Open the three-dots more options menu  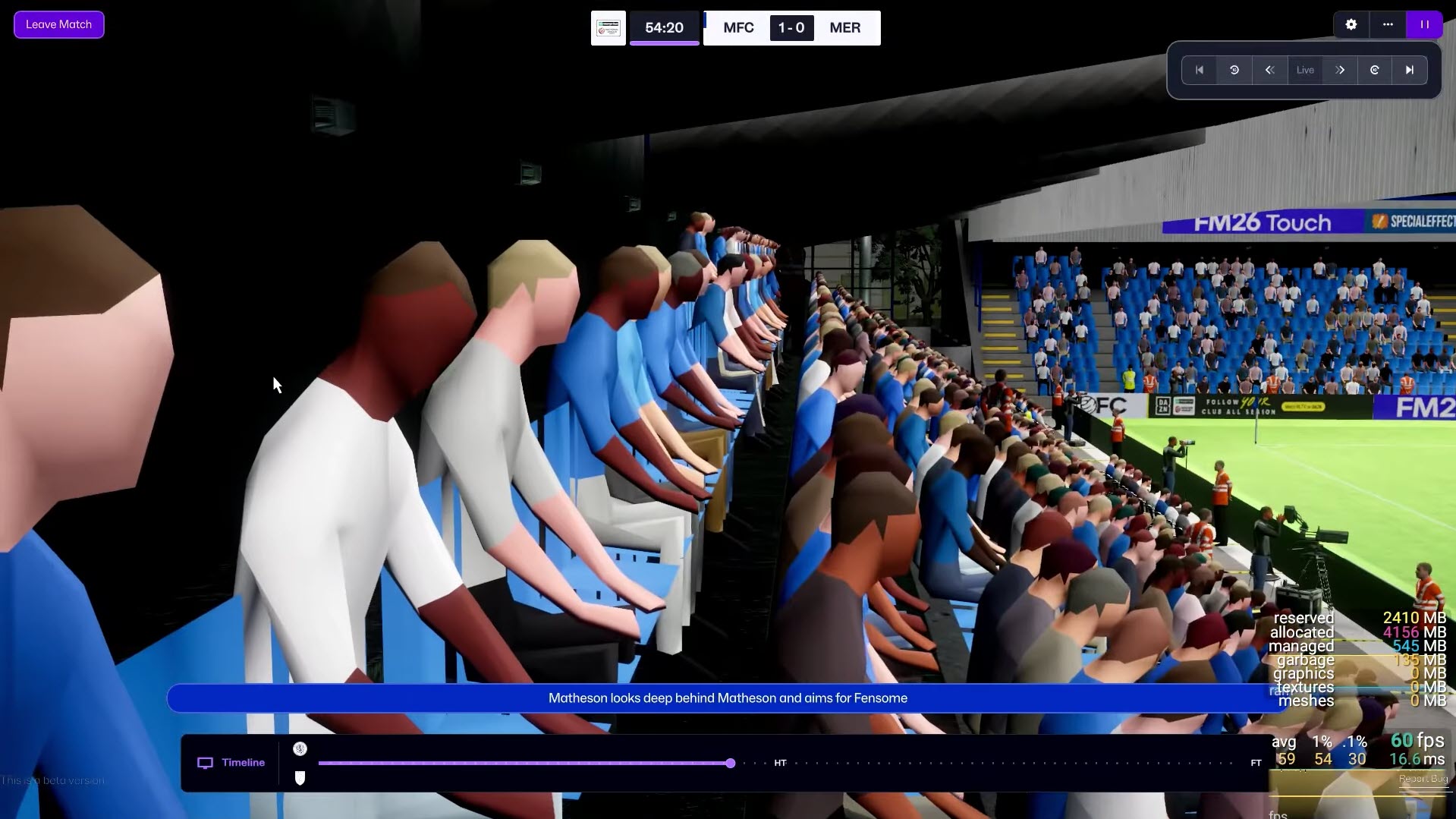pyautogui.click(x=1388, y=24)
